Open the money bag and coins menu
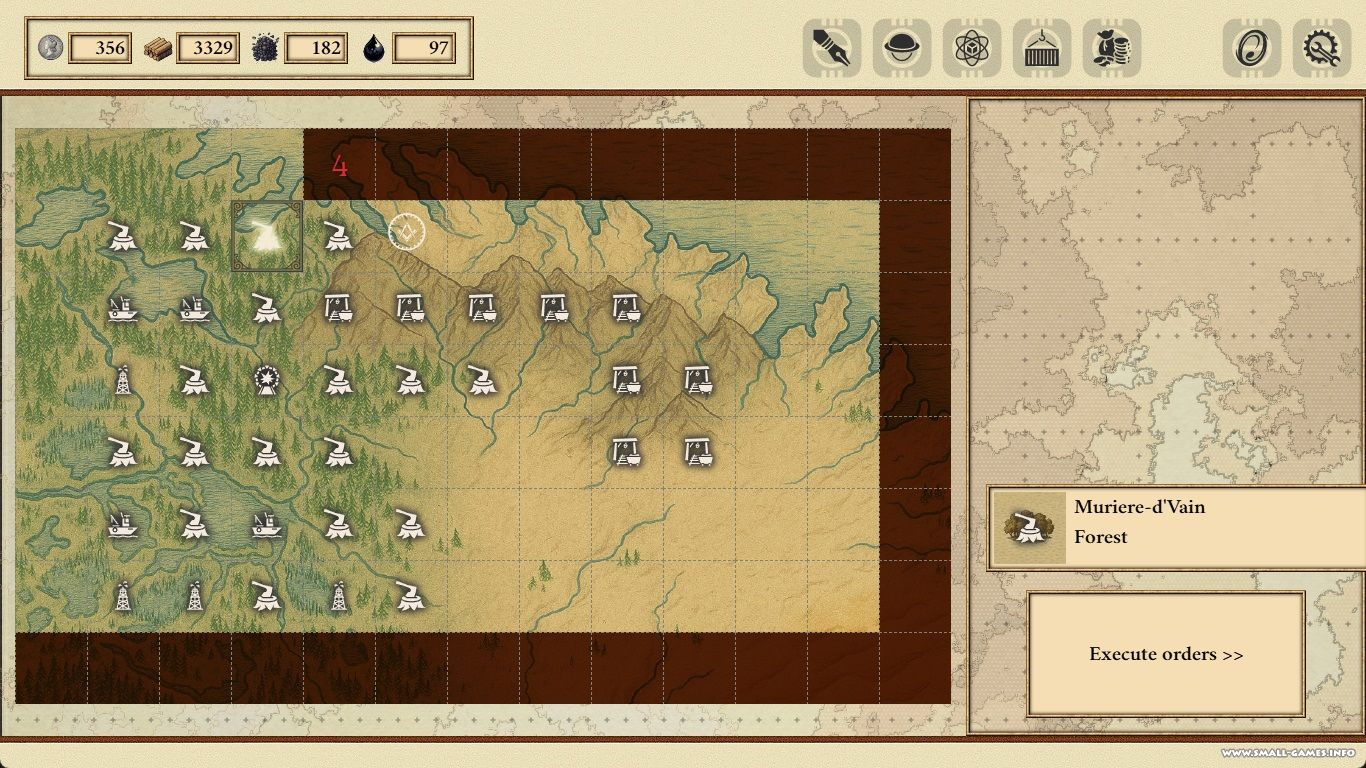1366x768 pixels. click(1112, 48)
